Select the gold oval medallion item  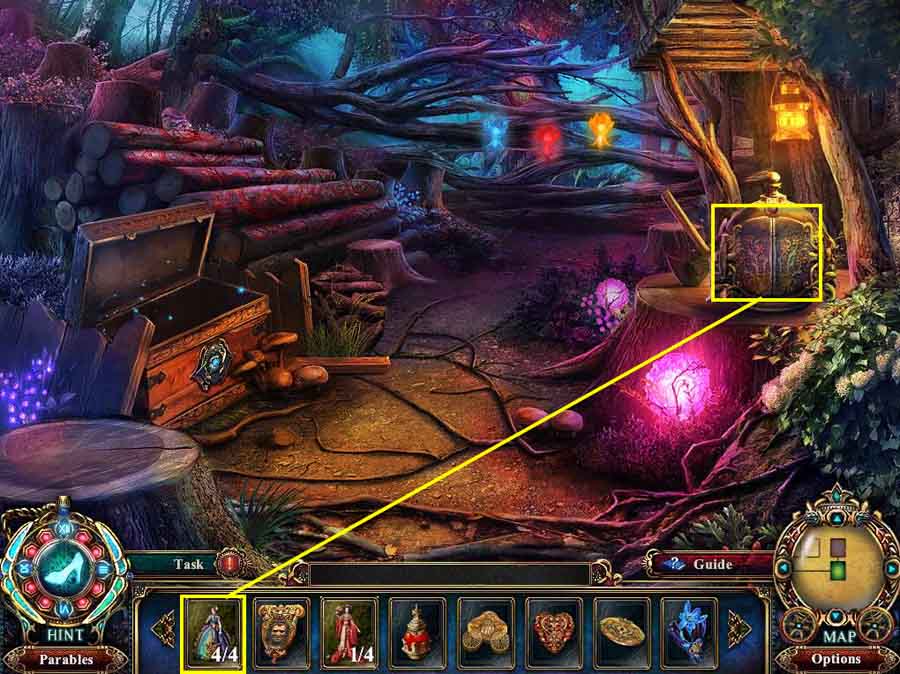pyautogui.click(x=622, y=632)
